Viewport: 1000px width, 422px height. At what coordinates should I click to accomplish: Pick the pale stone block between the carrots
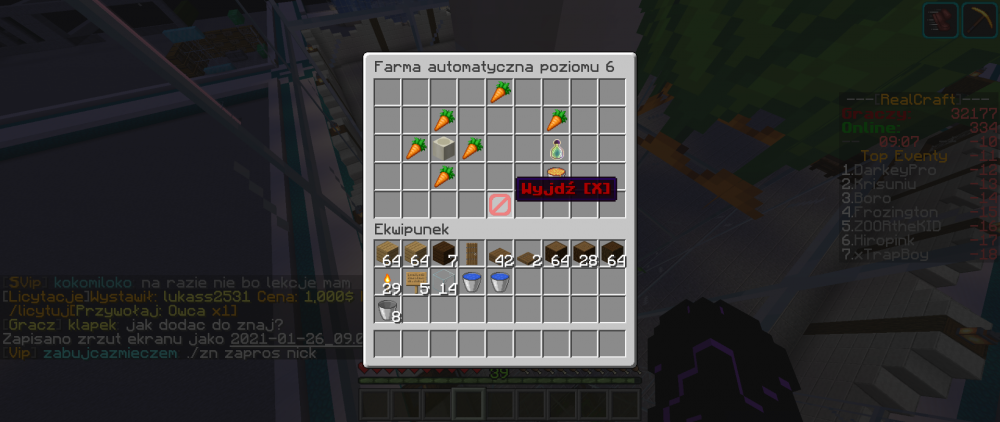coord(444,149)
